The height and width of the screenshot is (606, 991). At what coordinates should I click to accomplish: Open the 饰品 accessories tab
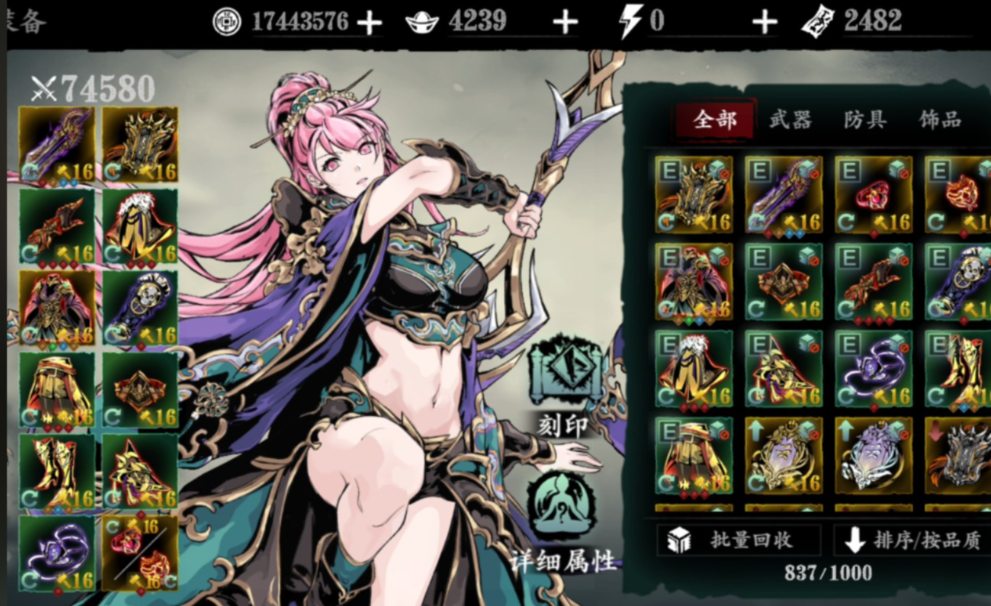pyautogui.click(x=940, y=120)
